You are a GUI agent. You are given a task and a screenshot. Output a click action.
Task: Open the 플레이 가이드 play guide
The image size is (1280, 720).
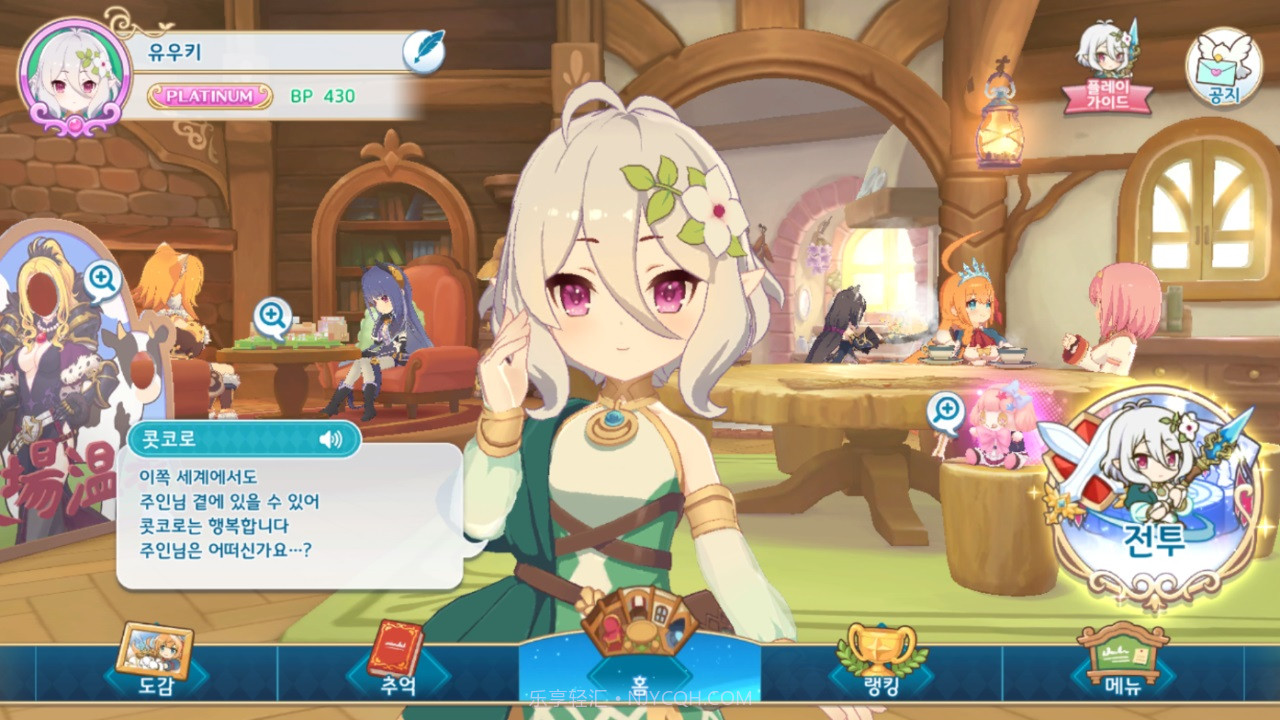pos(1107,68)
